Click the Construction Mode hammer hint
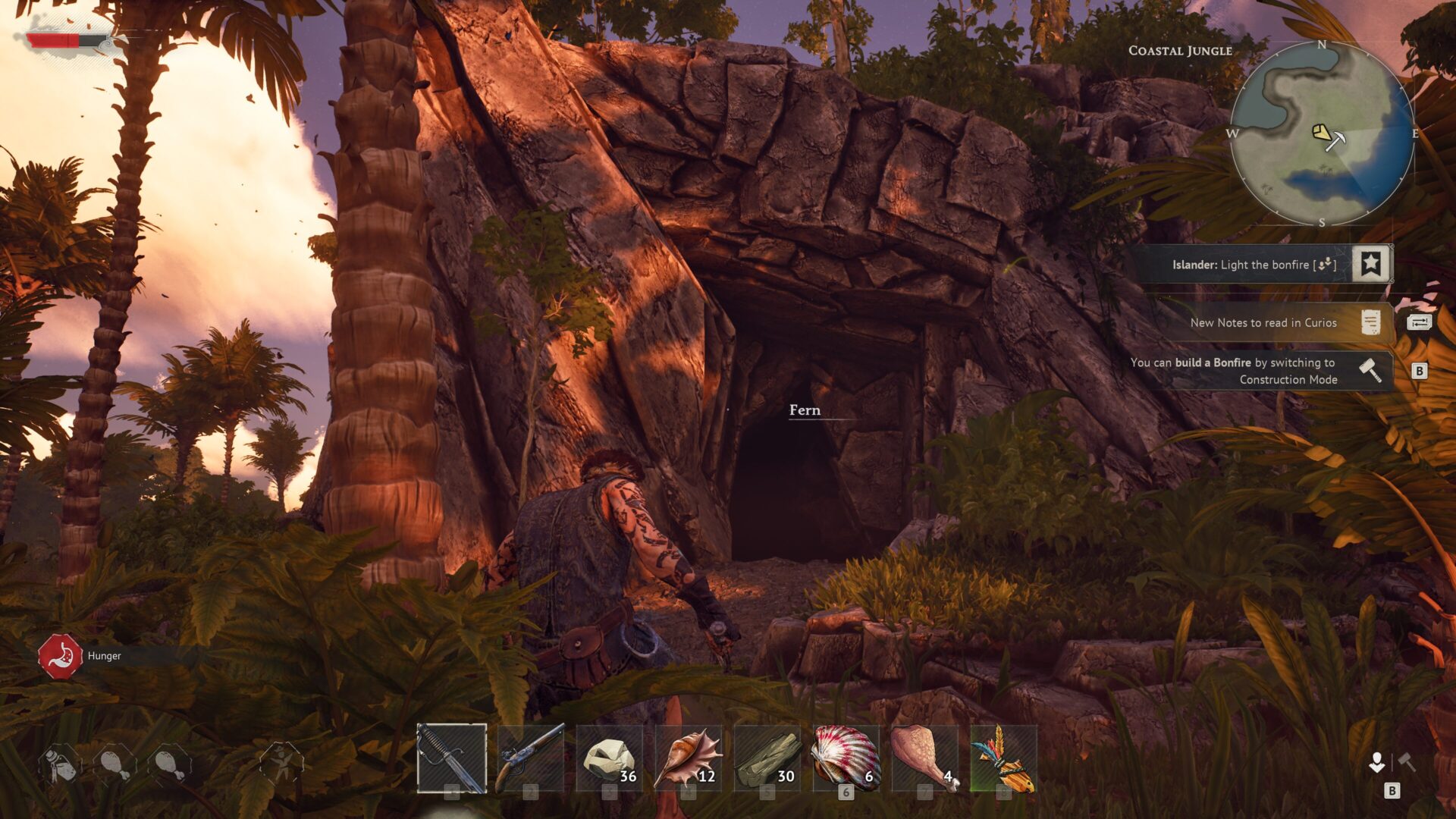1456x819 pixels. tap(1370, 371)
